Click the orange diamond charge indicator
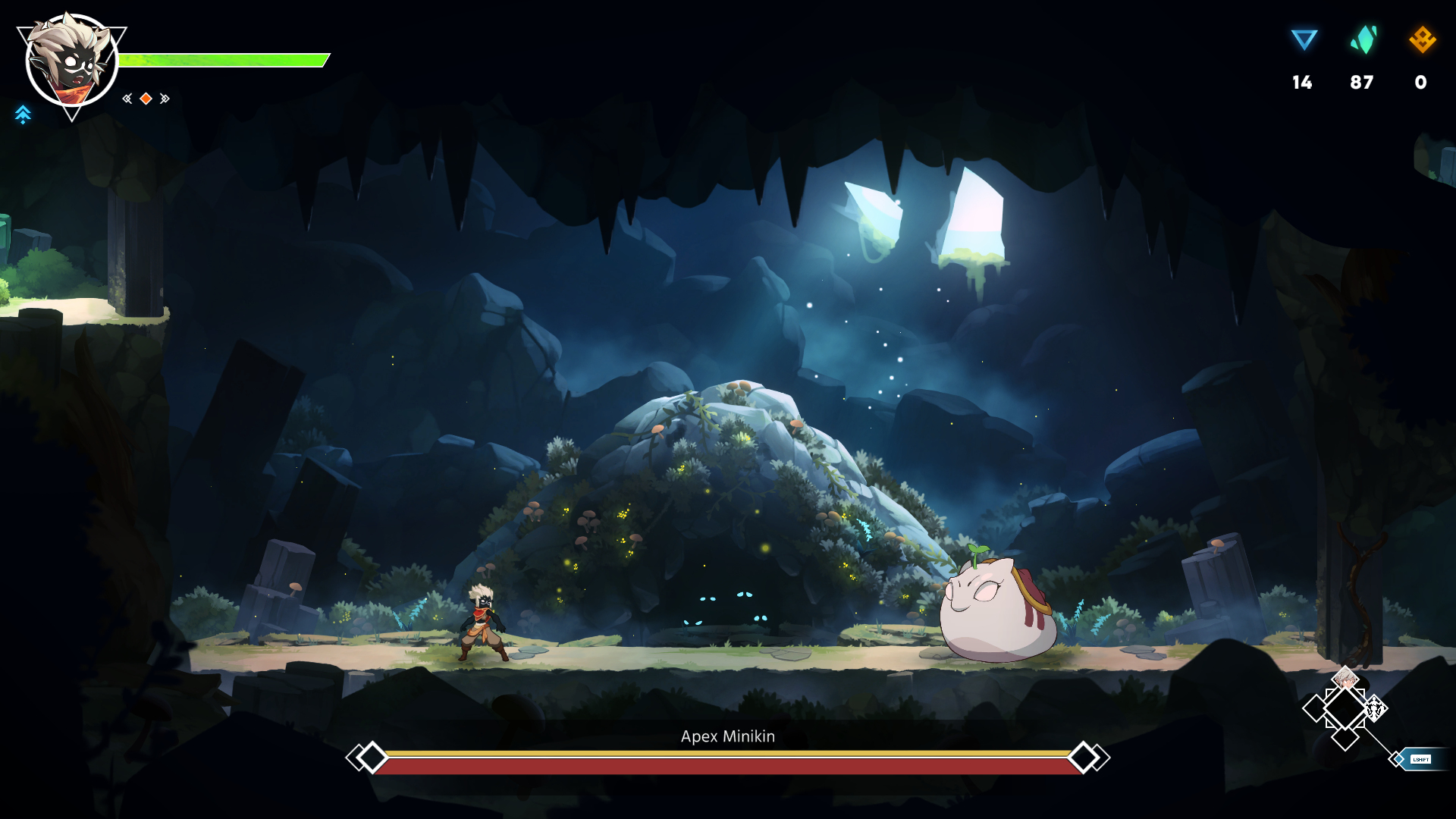Screen dimensions: 1456x819 (146, 99)
